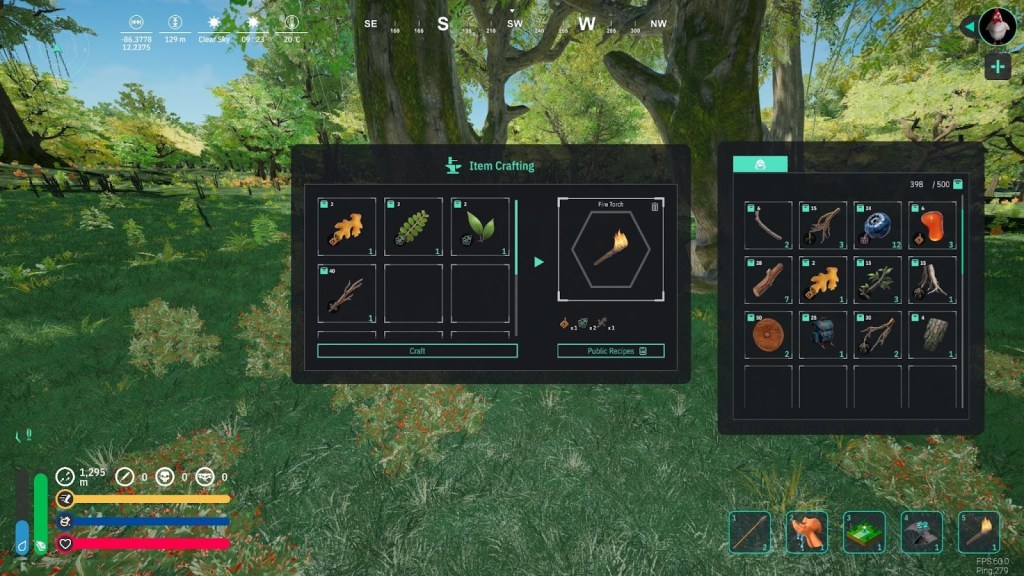The width and height of the screenshot is (1024, 576).
Task: Equip the spear in hotbar slot 1
Action: point(749,532)
